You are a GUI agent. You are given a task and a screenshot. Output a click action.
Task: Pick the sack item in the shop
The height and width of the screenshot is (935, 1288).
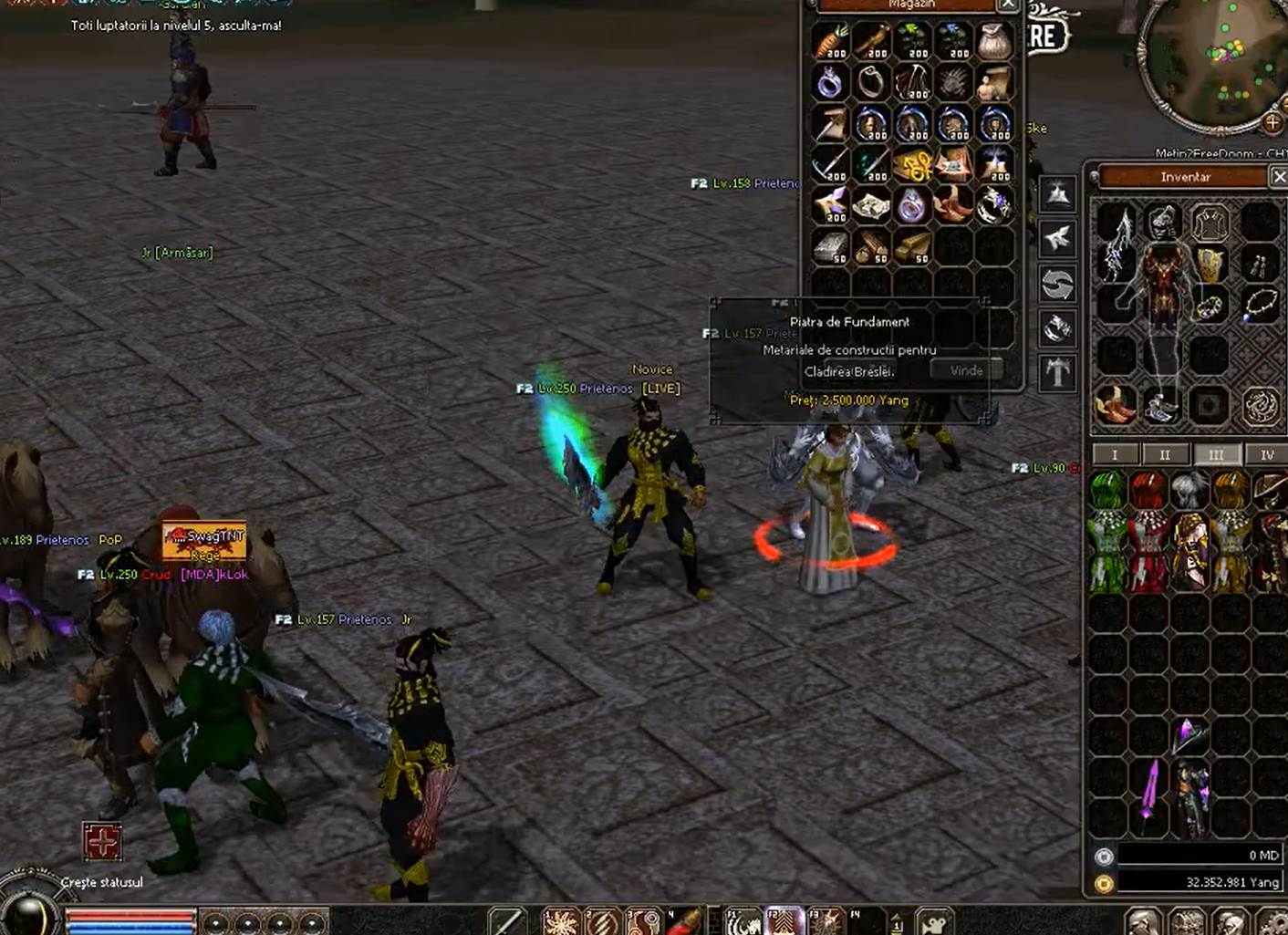coord(993,42)
